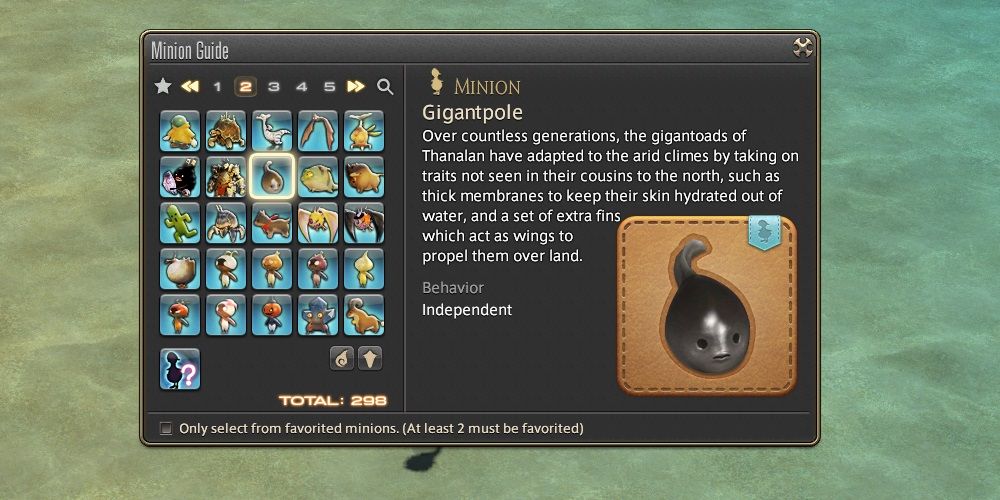Select the white long-necked bird minion
Image resolution: width=1000 pixels, height=500 pixels.
click(272, 131)
